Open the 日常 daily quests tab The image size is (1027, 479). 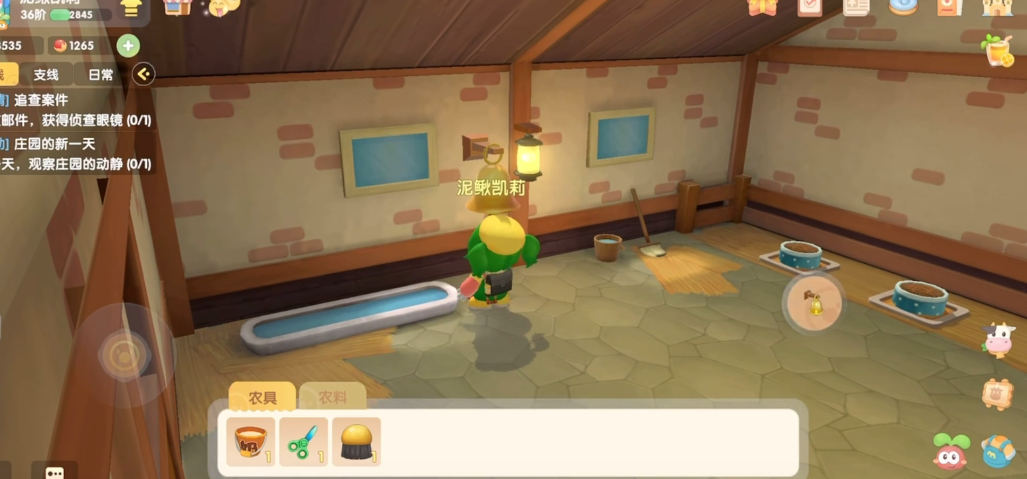pos(101,74)
